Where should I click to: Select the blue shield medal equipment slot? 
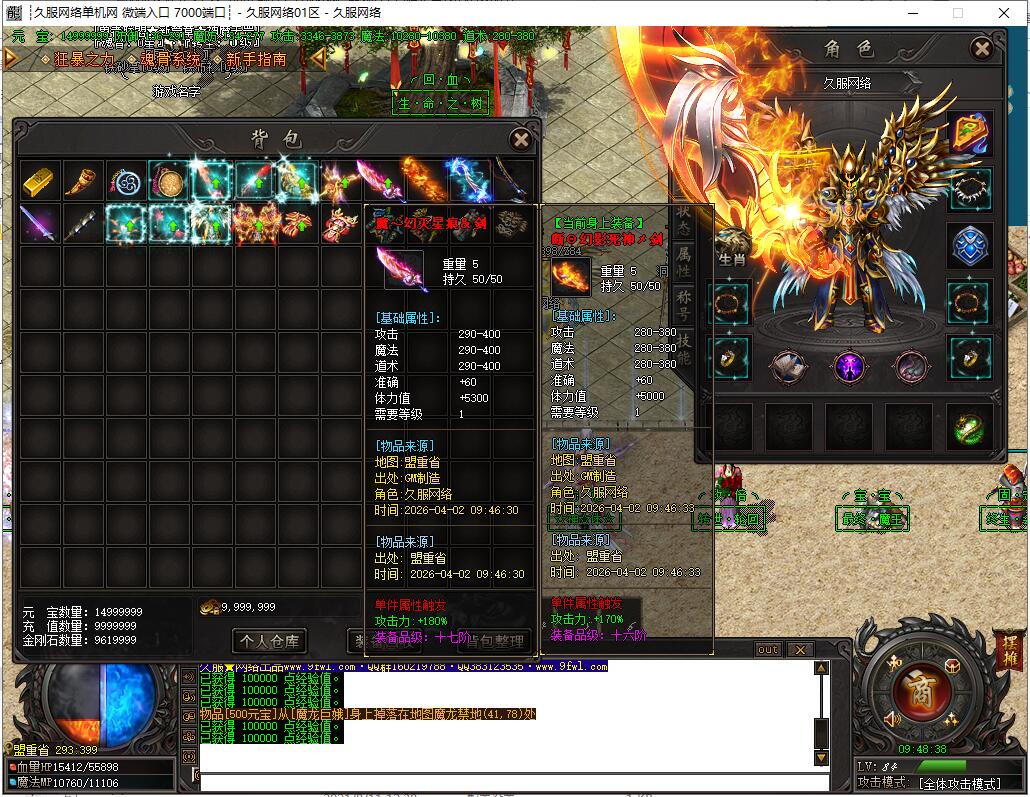coord(969,246)
